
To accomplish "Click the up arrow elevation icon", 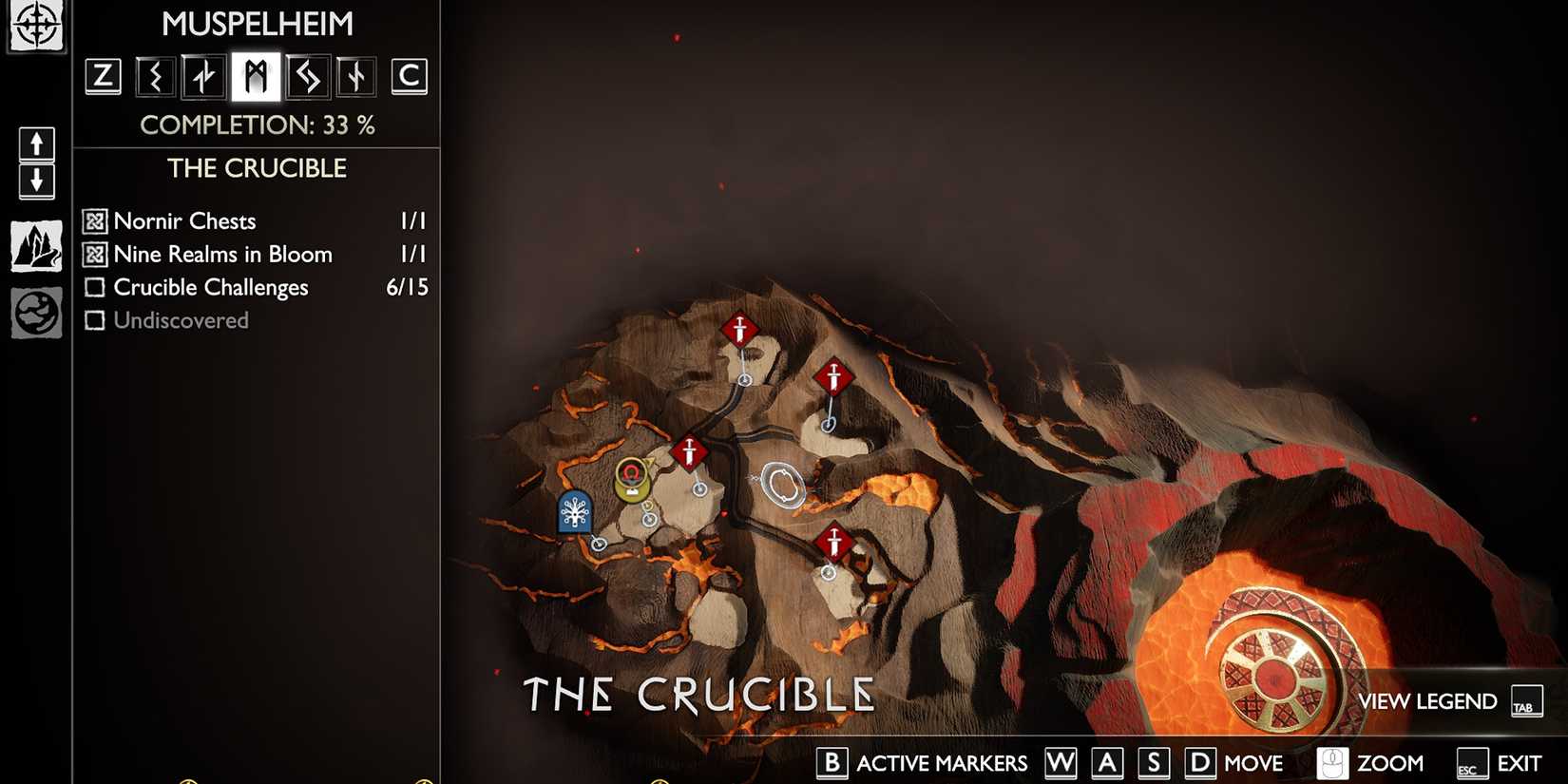I will click(36, 144).
